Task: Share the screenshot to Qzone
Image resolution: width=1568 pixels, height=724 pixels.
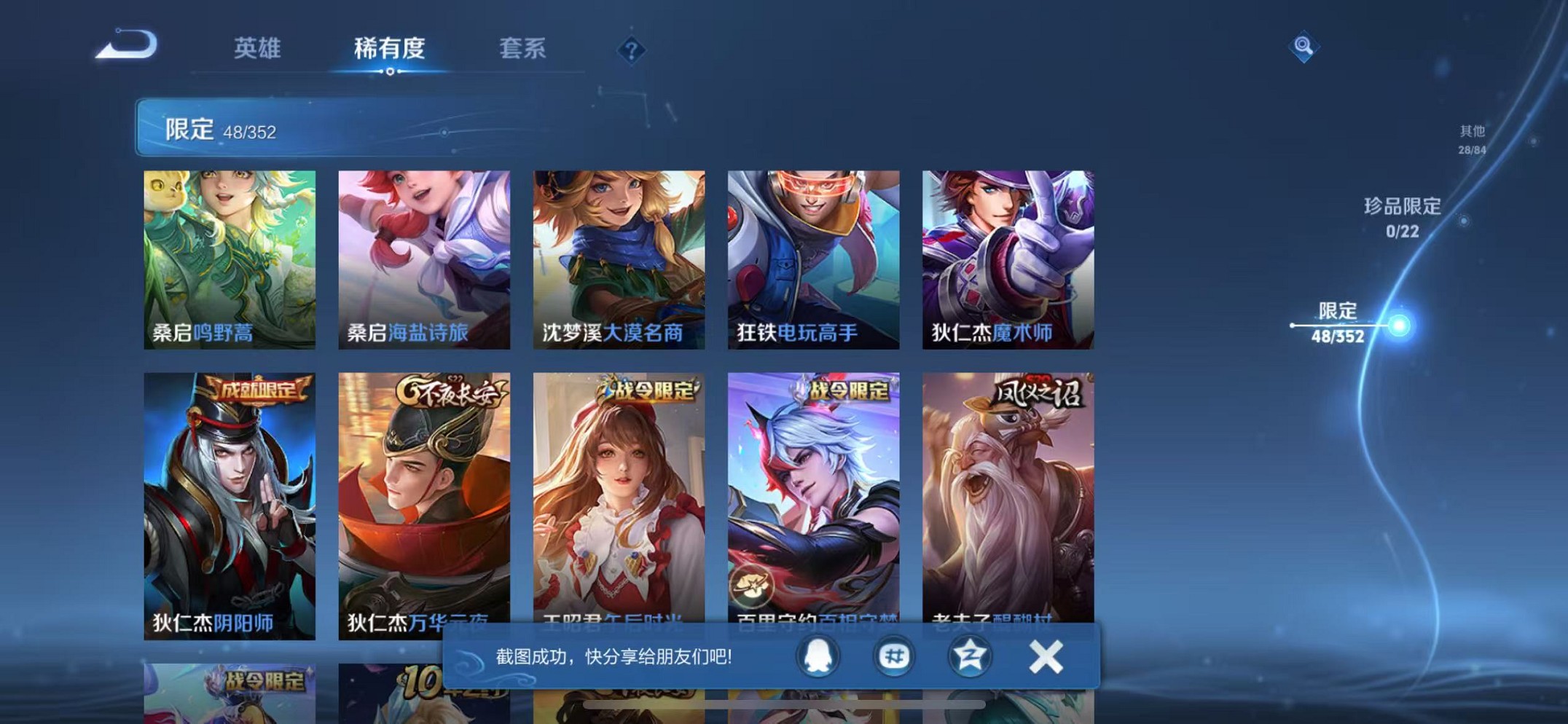Action: (x=971, y=656)
